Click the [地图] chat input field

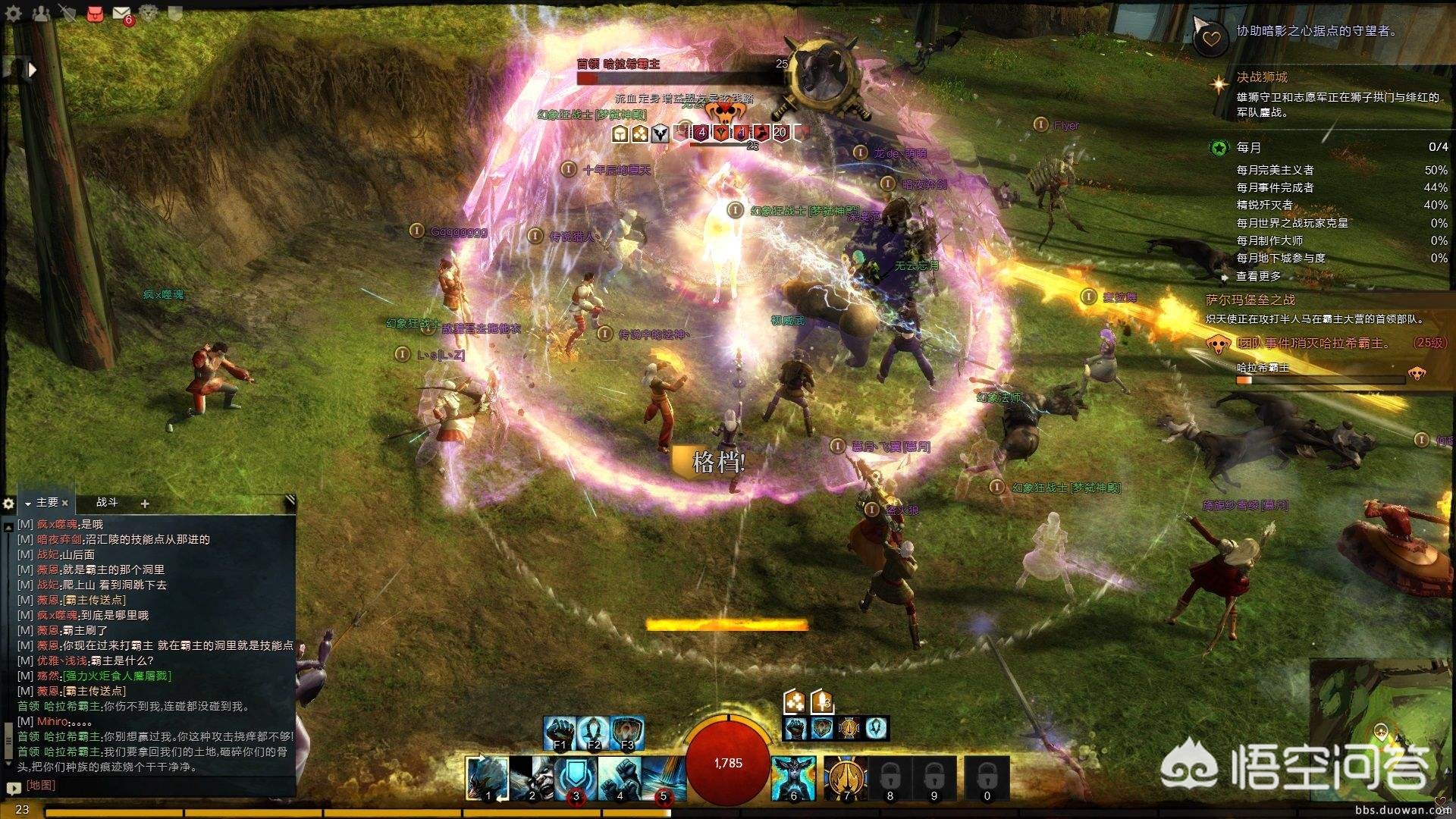(152, 786)
